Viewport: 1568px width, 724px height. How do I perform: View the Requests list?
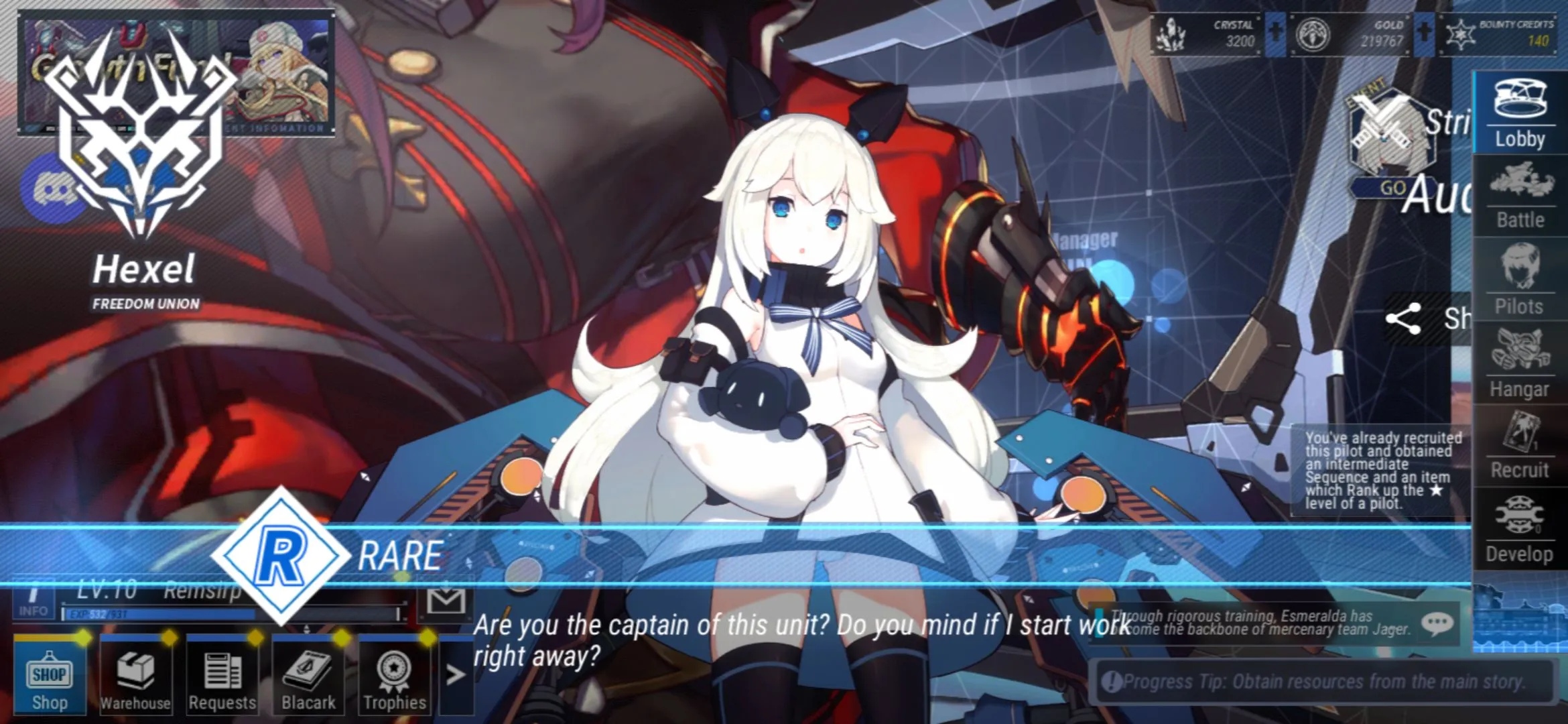pyautogui.click(x=222, y=676)
